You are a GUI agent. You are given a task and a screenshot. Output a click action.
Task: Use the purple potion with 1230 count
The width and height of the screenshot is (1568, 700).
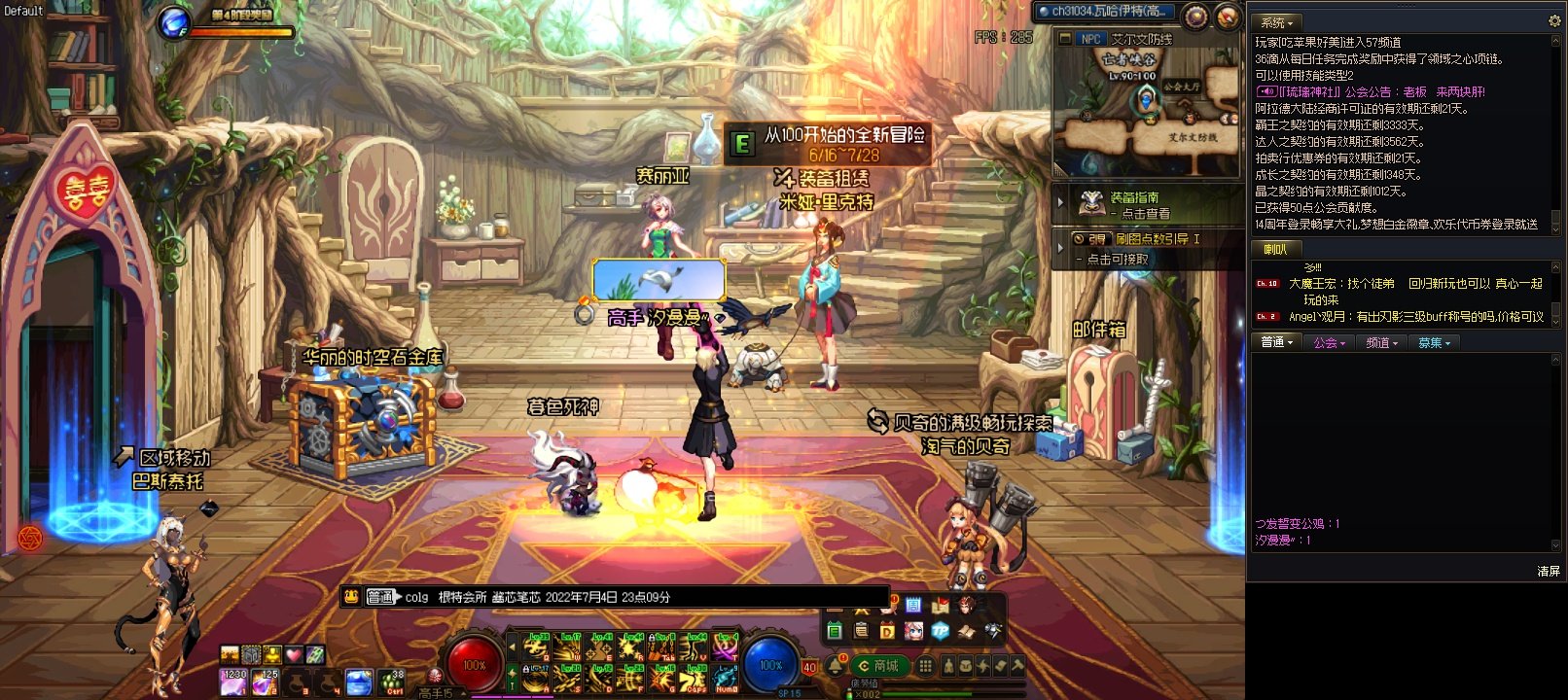coord(233,682)
